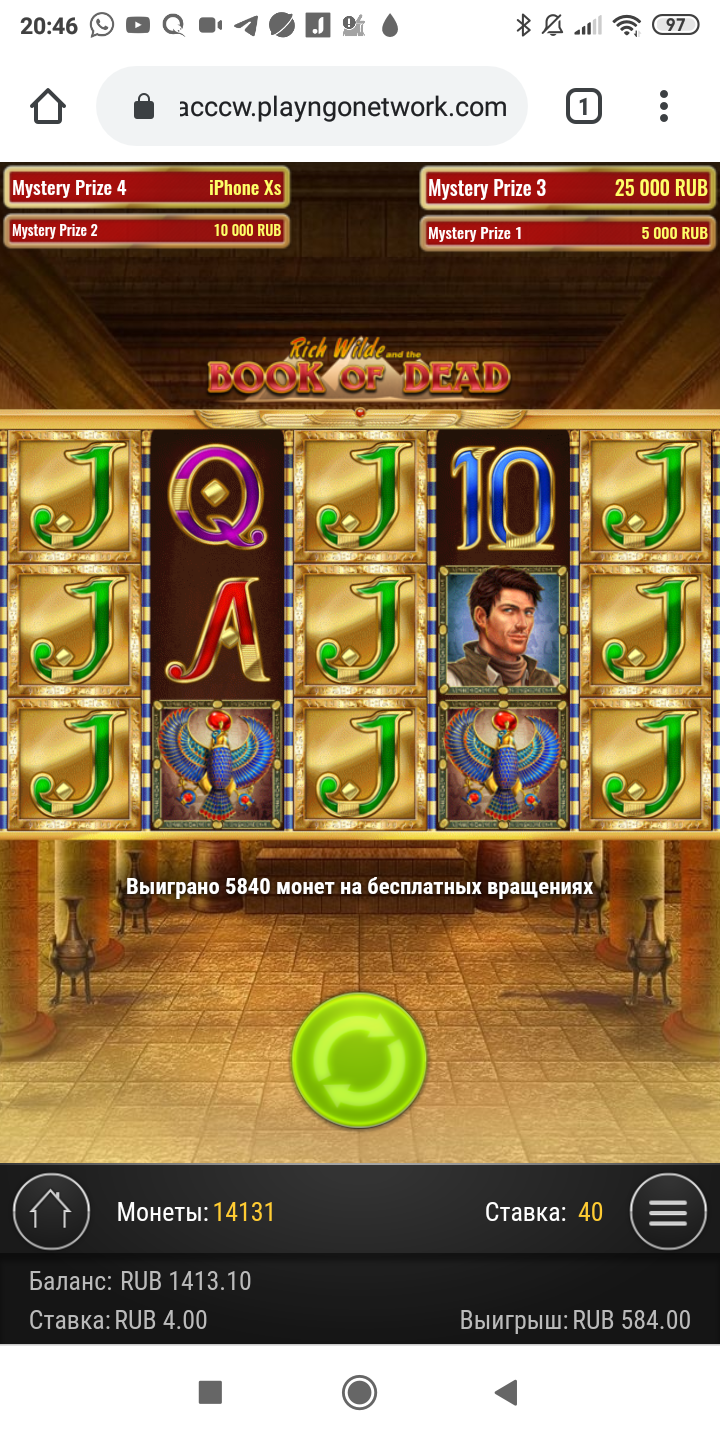The height and width of the screenshot is (1440, 720).
Task: Open the hamburger game menu
Action: tap(668, 1212)
